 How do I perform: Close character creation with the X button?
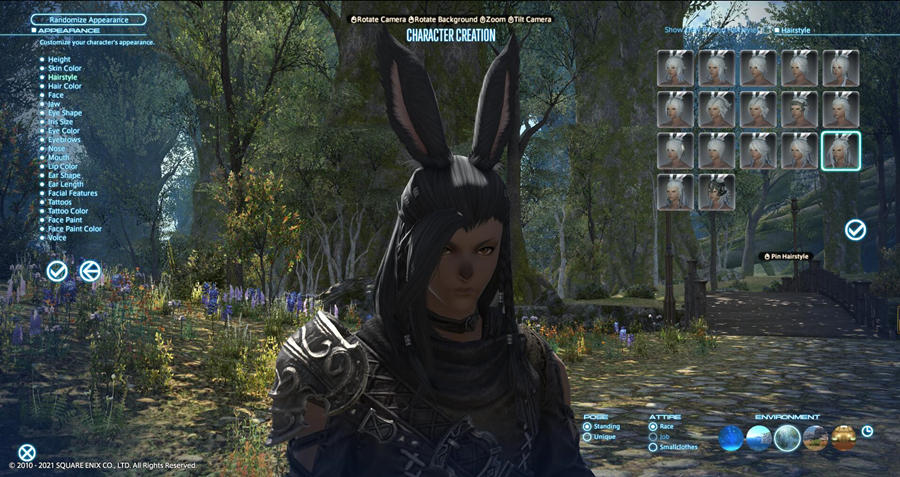point(27,453)
